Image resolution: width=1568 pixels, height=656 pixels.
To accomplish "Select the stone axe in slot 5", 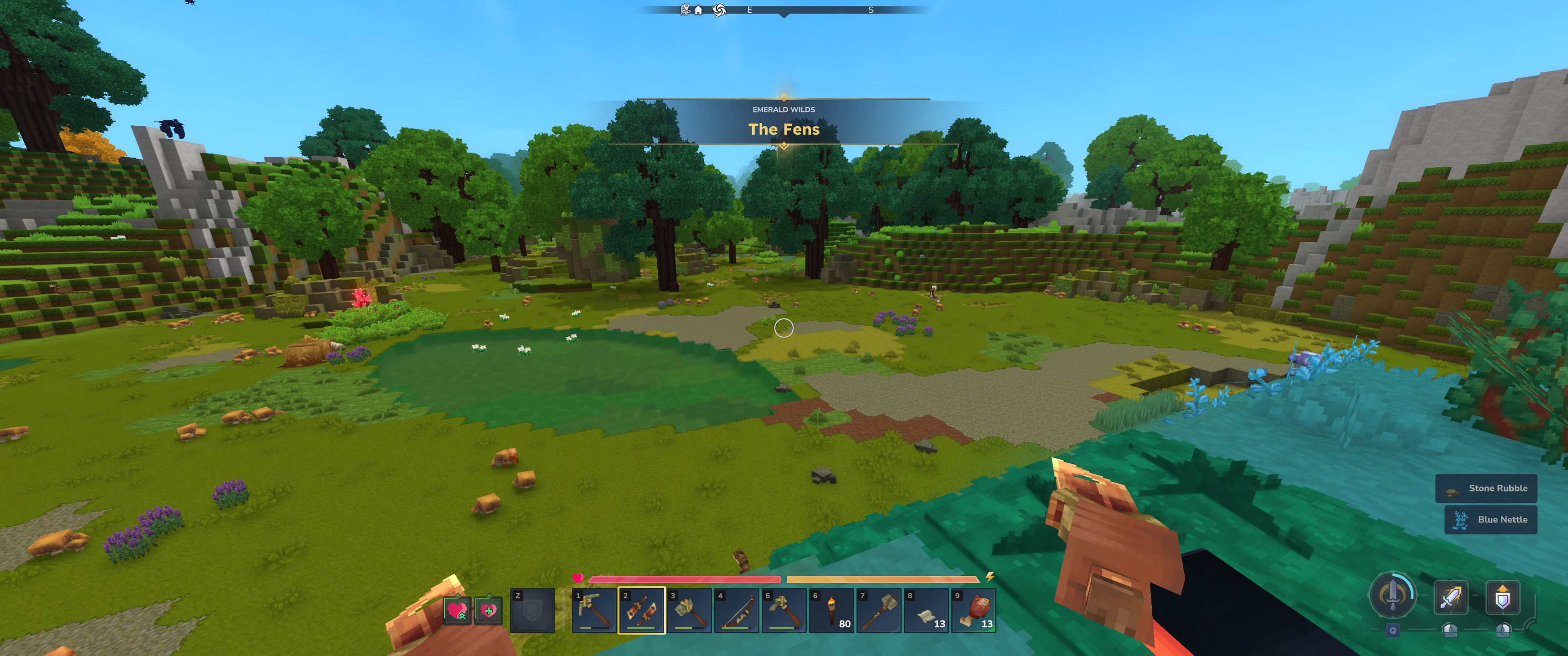I will 784,610.
